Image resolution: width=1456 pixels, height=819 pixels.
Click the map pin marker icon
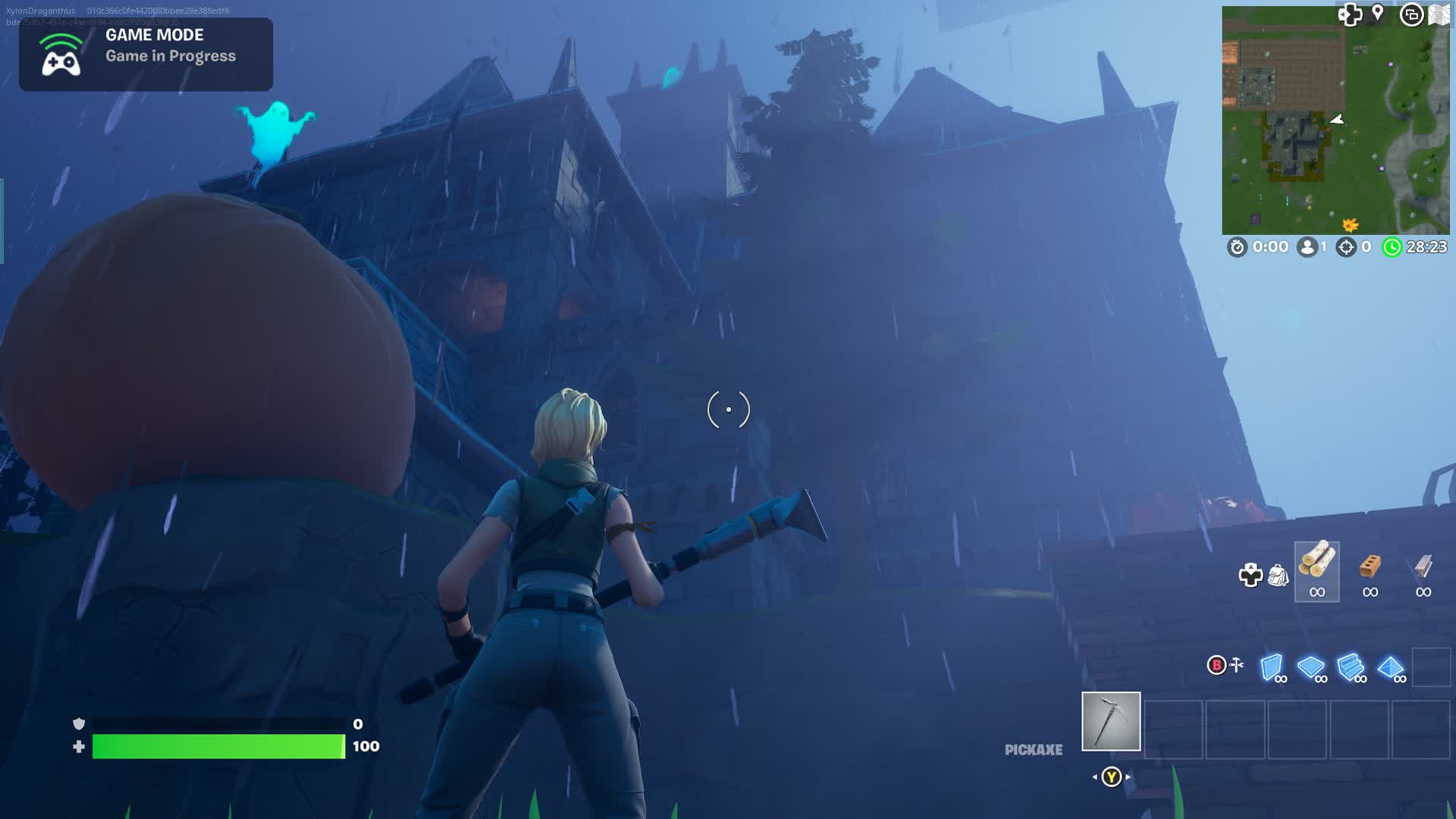(x=1378, y=13)
